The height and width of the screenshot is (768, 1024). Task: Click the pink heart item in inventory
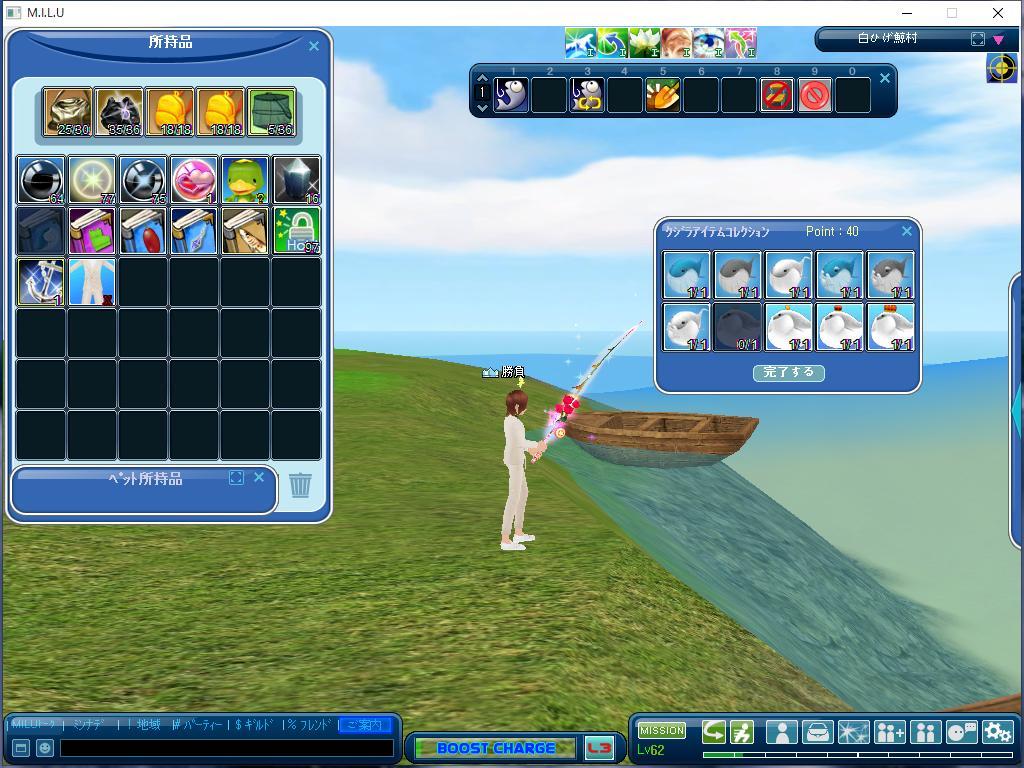click(x=194, y=180)
